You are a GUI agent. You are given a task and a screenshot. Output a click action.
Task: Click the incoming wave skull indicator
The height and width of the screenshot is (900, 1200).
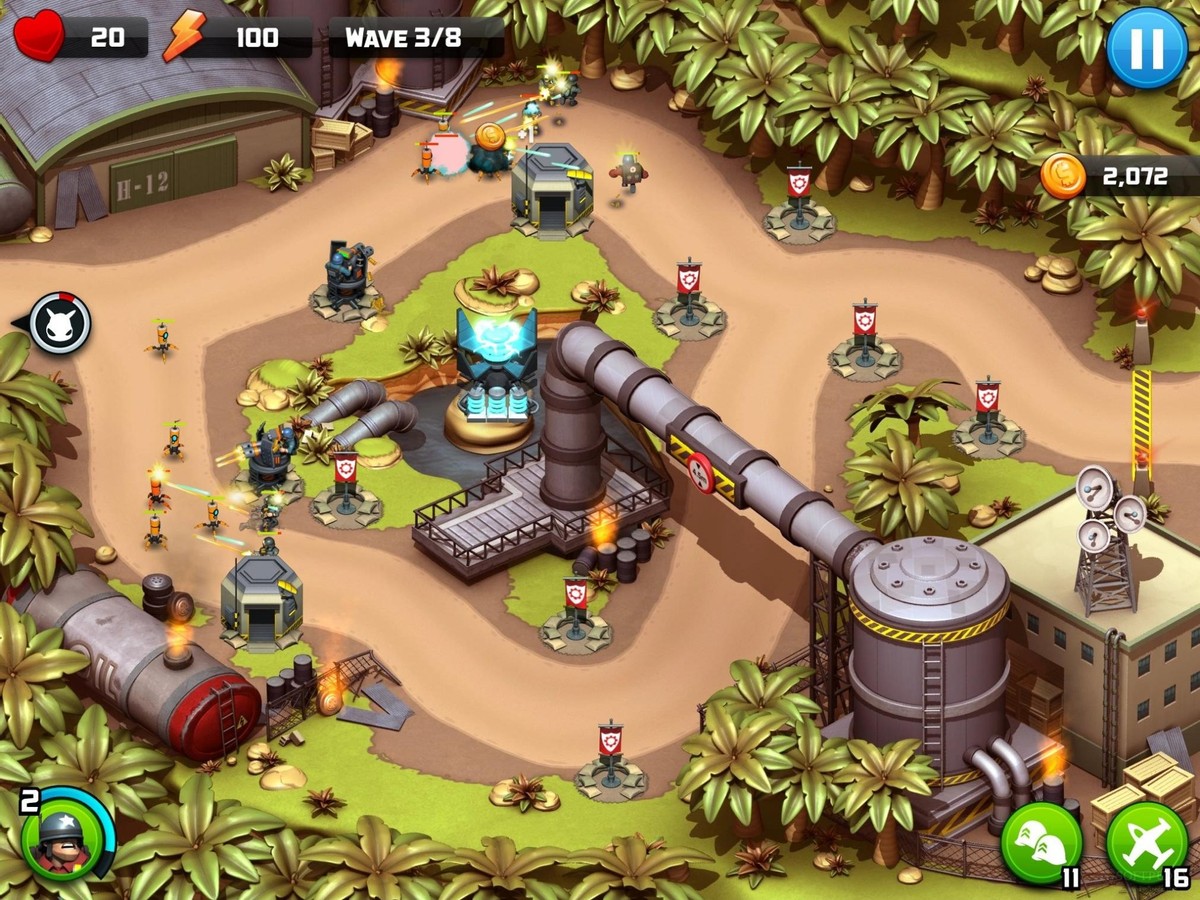click(59, 323)
